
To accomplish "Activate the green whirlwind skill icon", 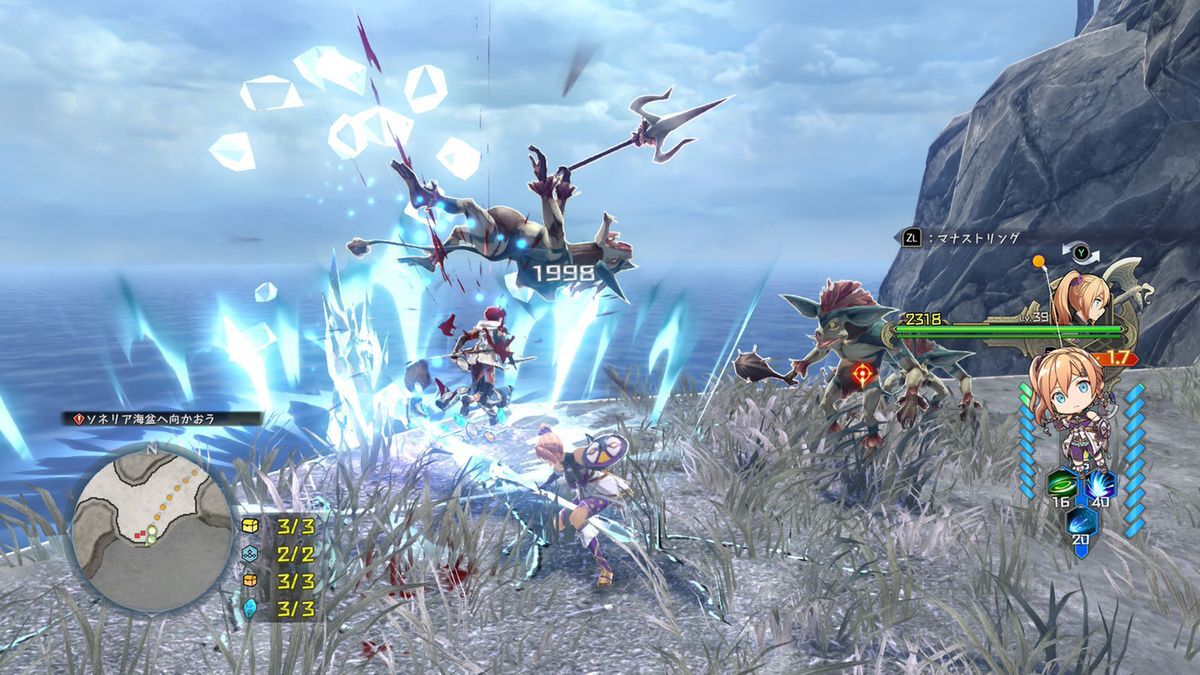I will [x=1059, y=485].
